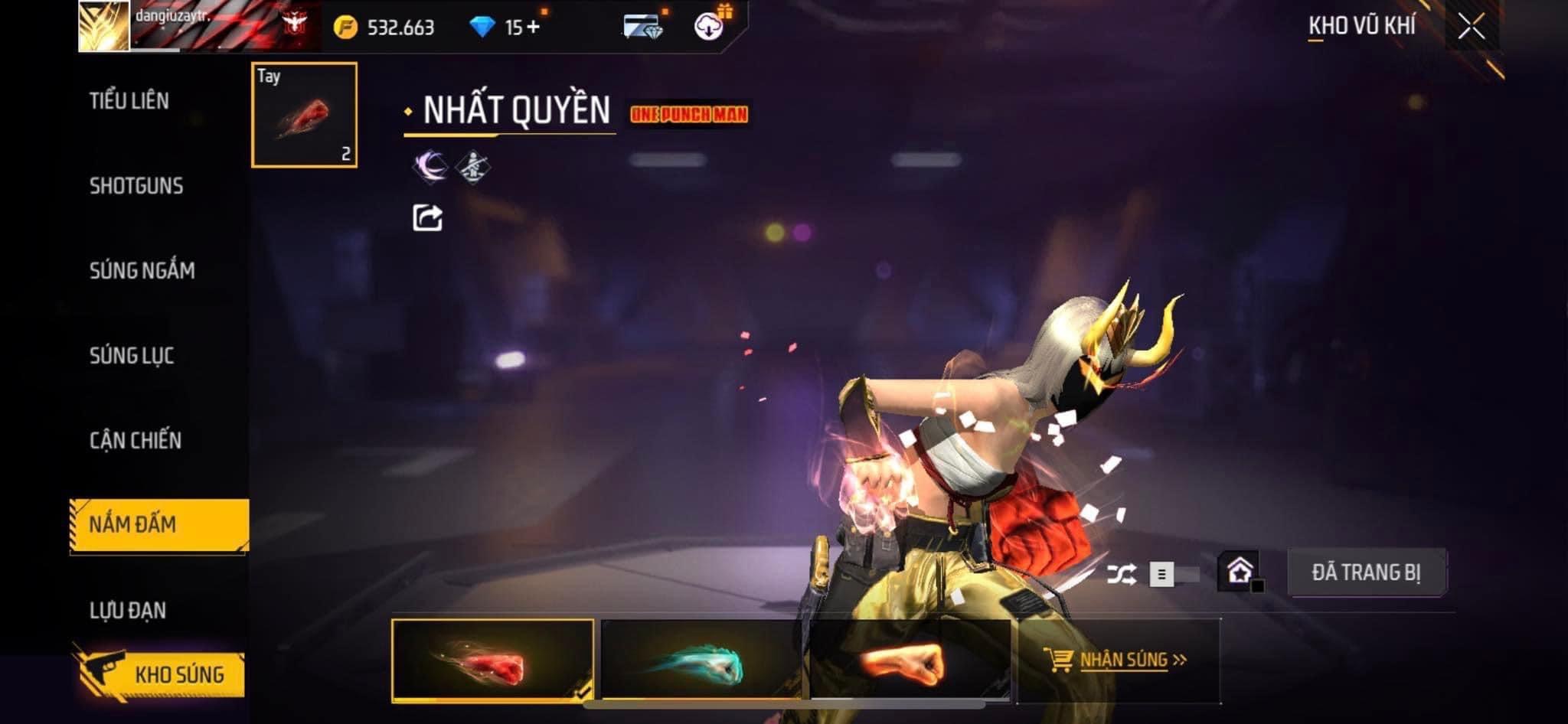1568x724 pixels.
Task: Select the Súng Ngắm category
Action: (x=142, y=270)
